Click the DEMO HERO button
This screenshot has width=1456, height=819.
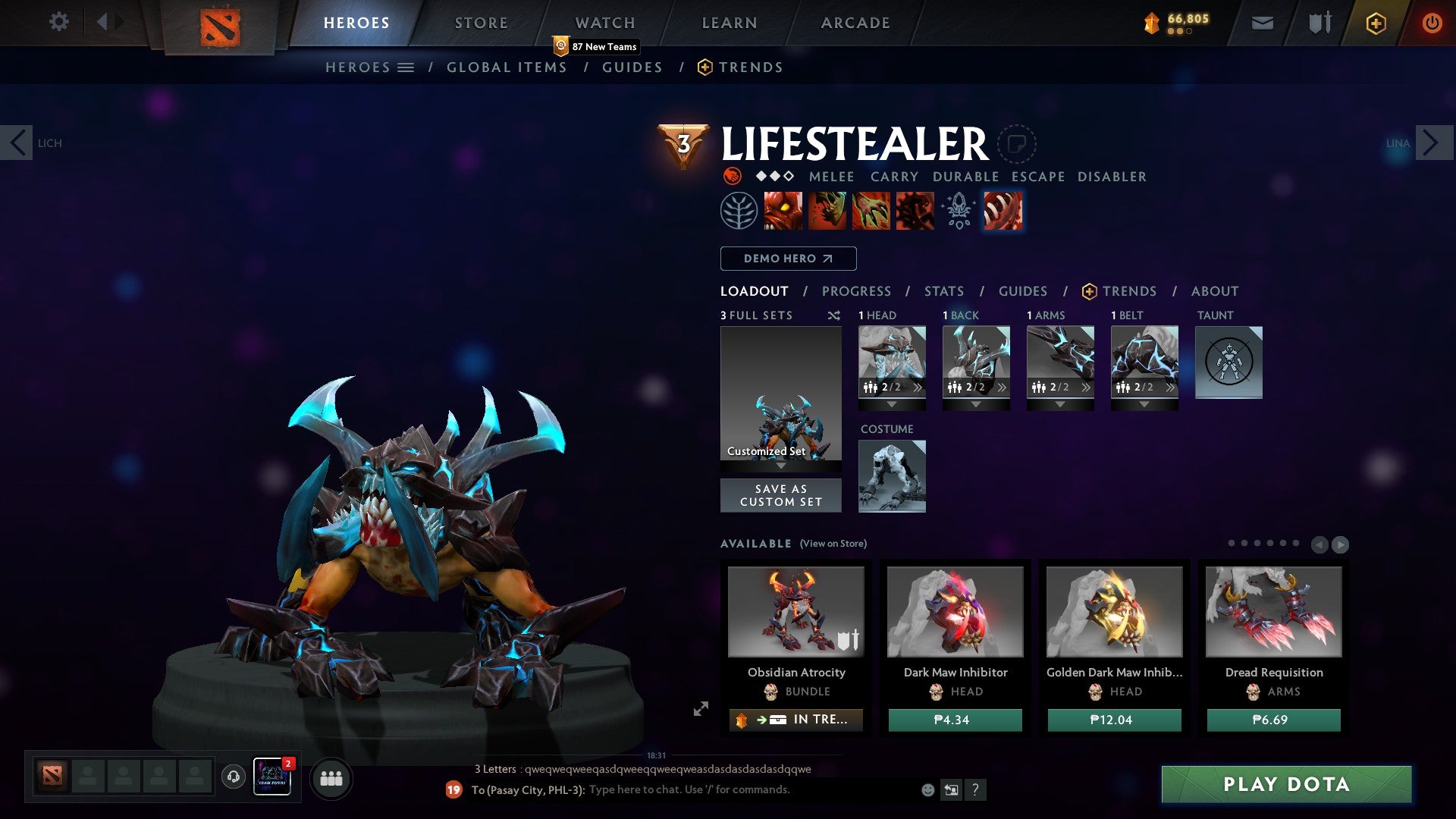point(788,259)
